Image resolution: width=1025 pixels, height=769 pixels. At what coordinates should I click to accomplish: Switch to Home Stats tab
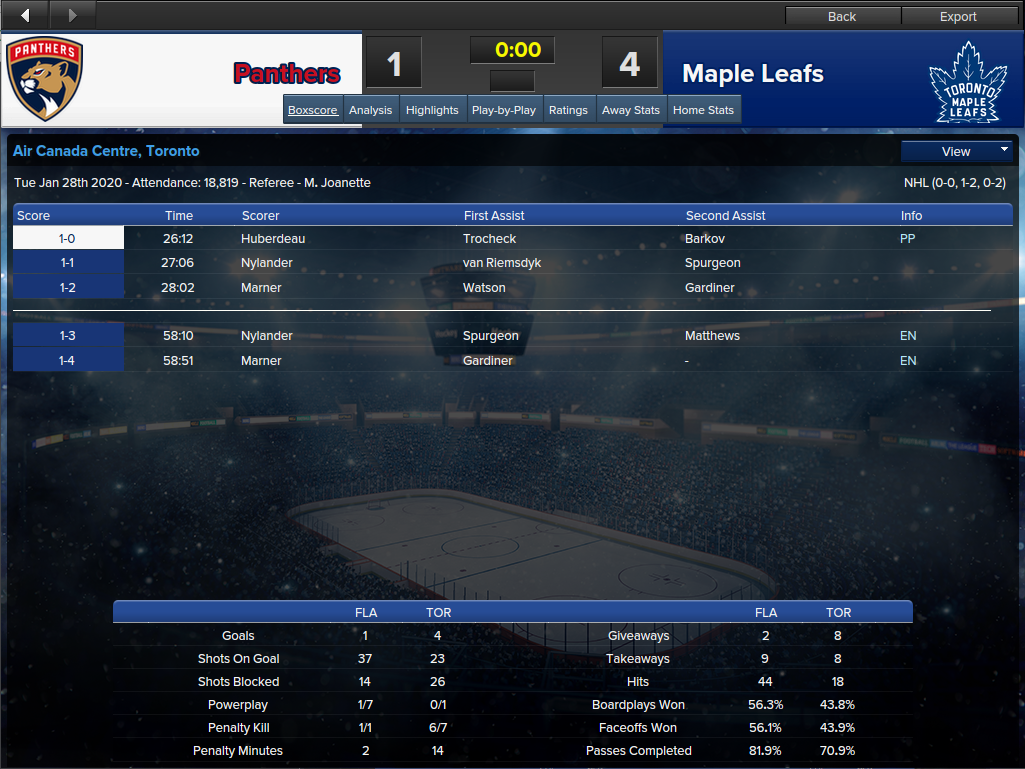click(x=704, y=110)
